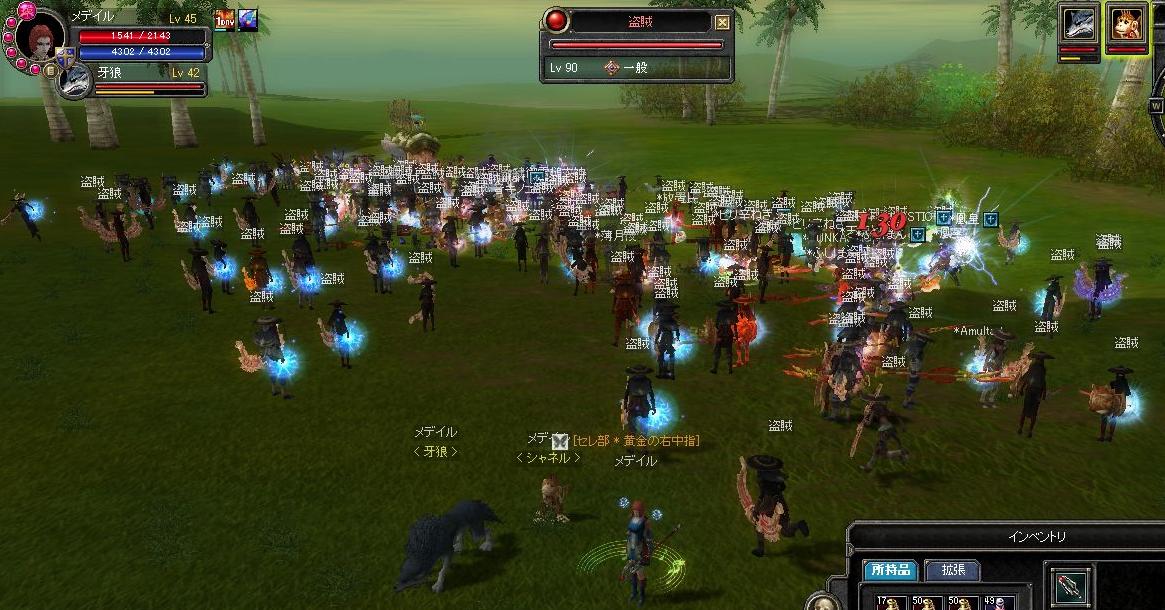Click the red orb on the target panel
The height and width of the screenshot is (610, 1165).
coord(556,22)
